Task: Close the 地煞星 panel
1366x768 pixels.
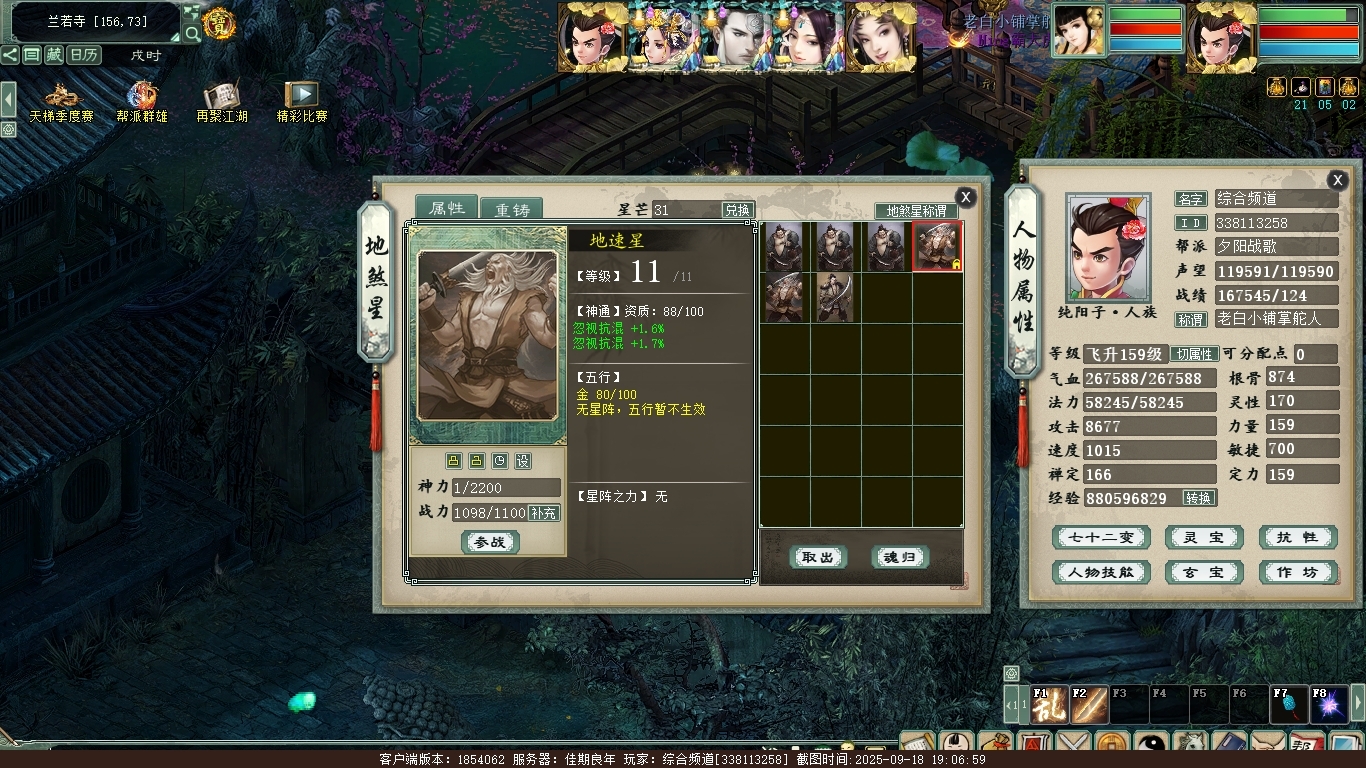Action: pos(965,197)
